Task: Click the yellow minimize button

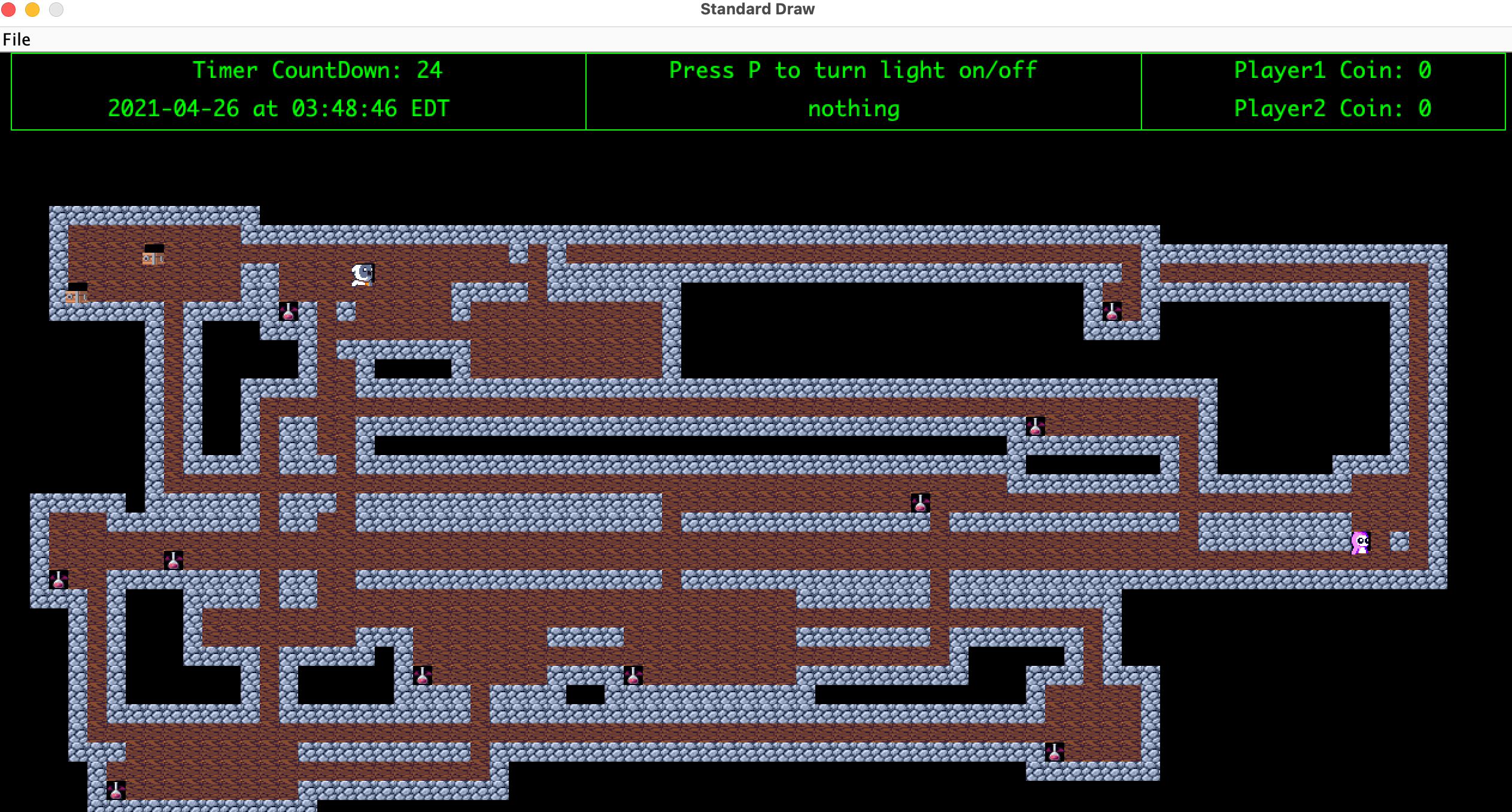Action: 33,10
